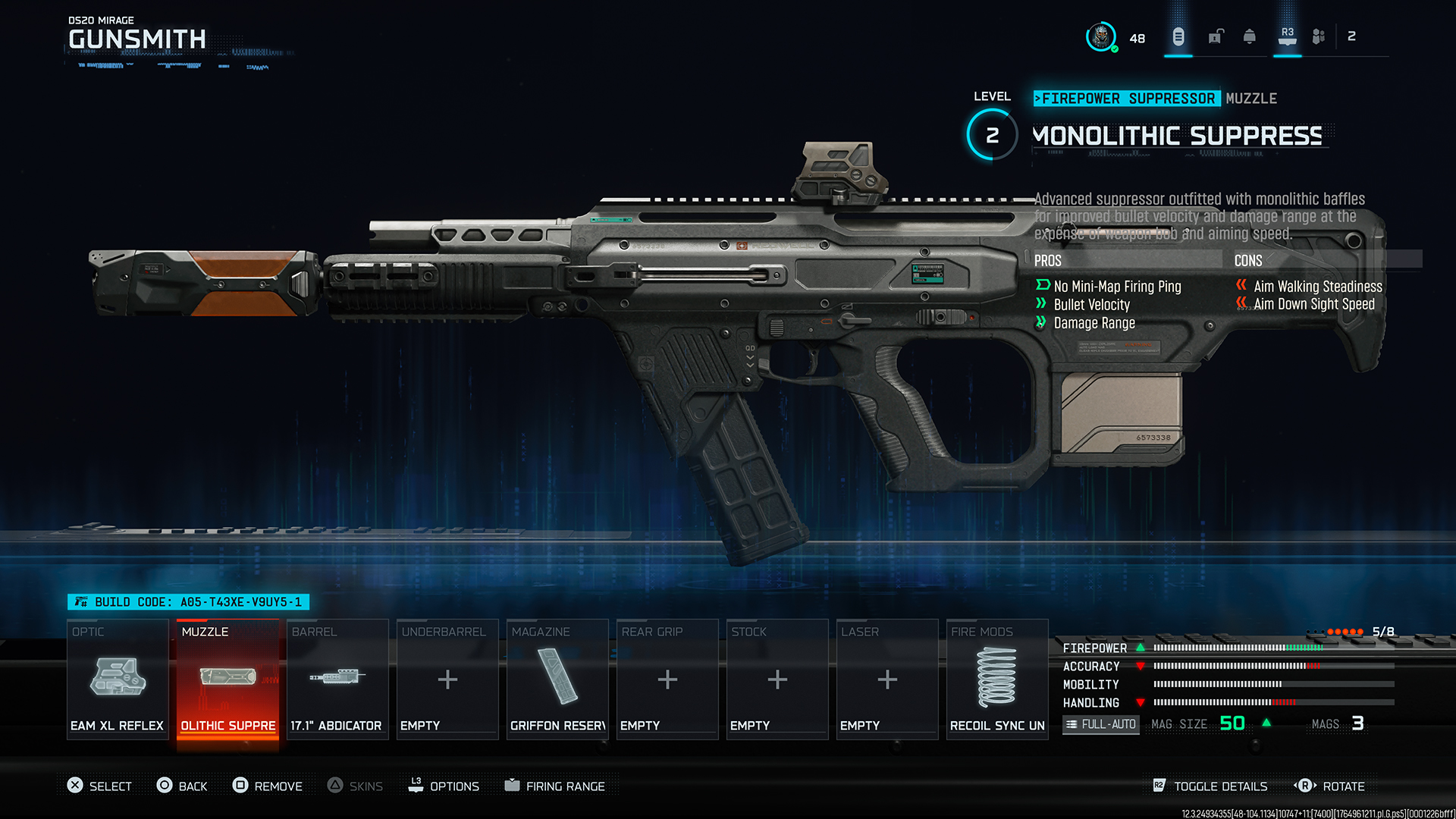The image size is (1456, 819).
Task: Add an attachment to the empty Underbarrel slot
Action: [x=447, y=679]
